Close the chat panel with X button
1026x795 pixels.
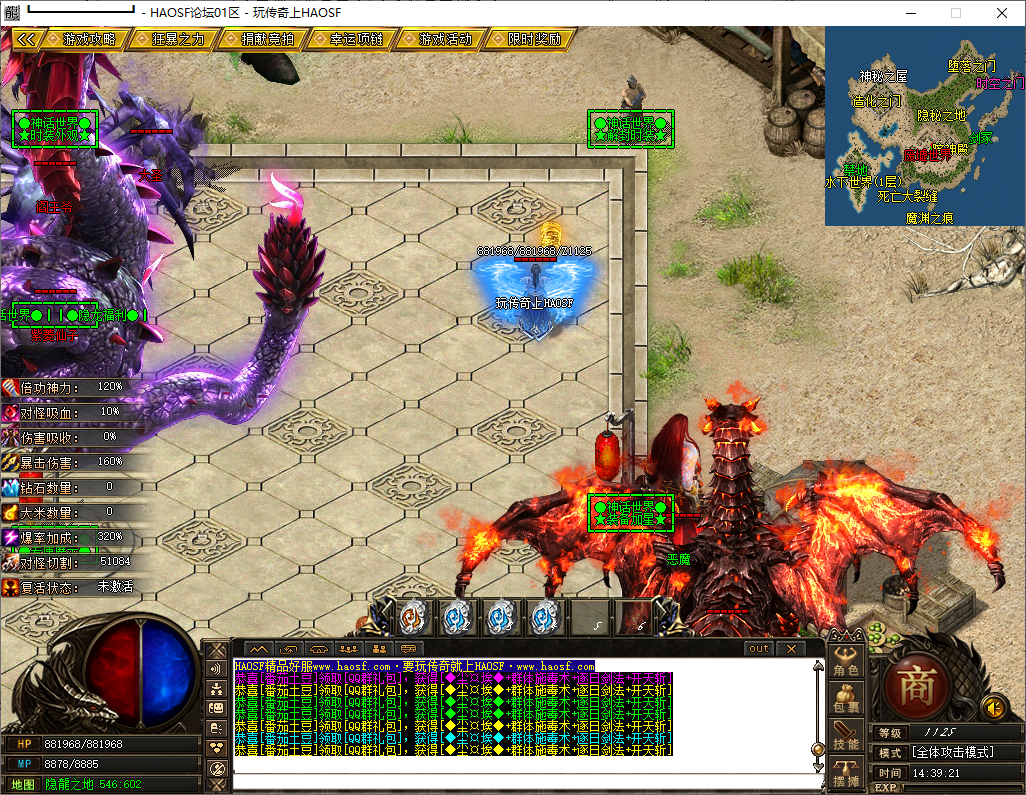790,648
